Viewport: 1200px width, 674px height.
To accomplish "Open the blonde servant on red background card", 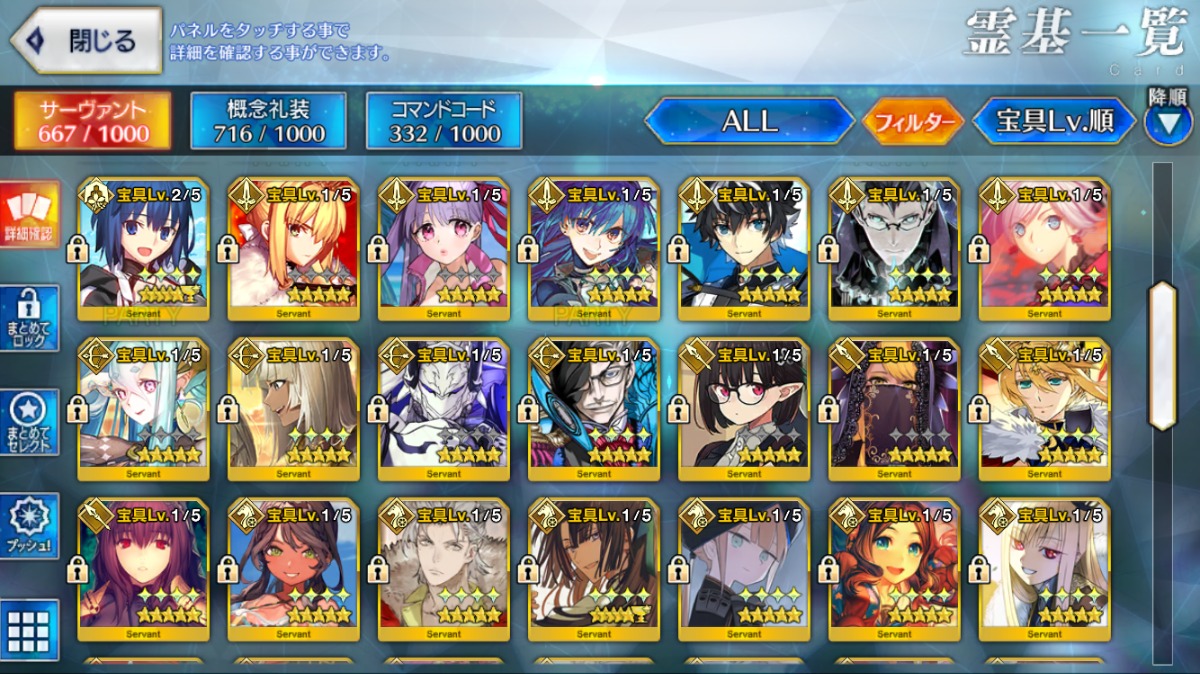I will [x=294, y=248].
